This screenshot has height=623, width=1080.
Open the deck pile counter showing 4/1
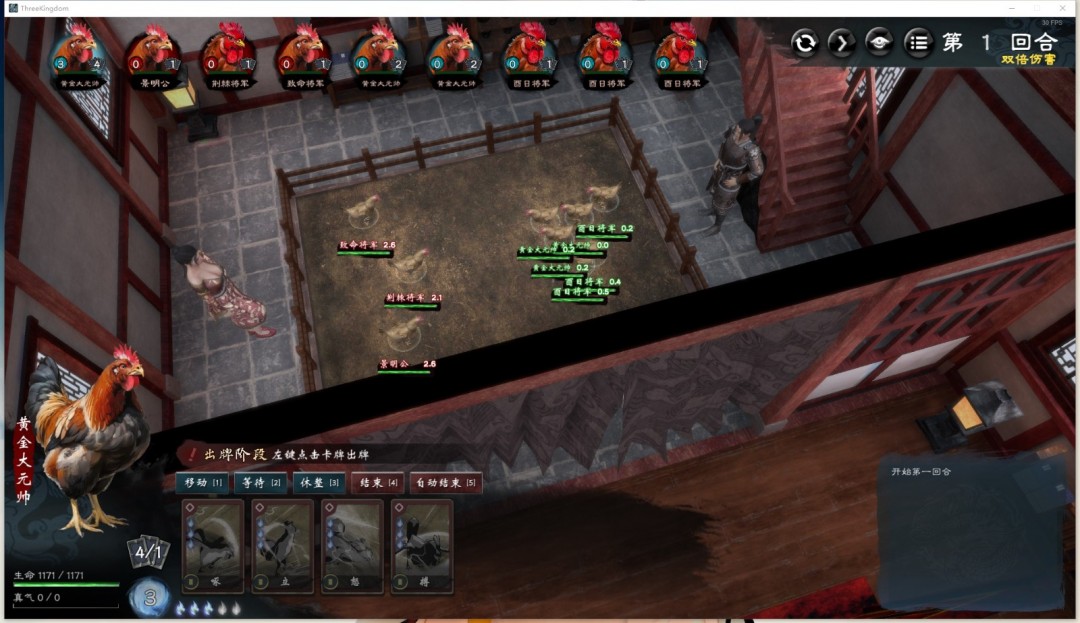[x=148, y=552]
